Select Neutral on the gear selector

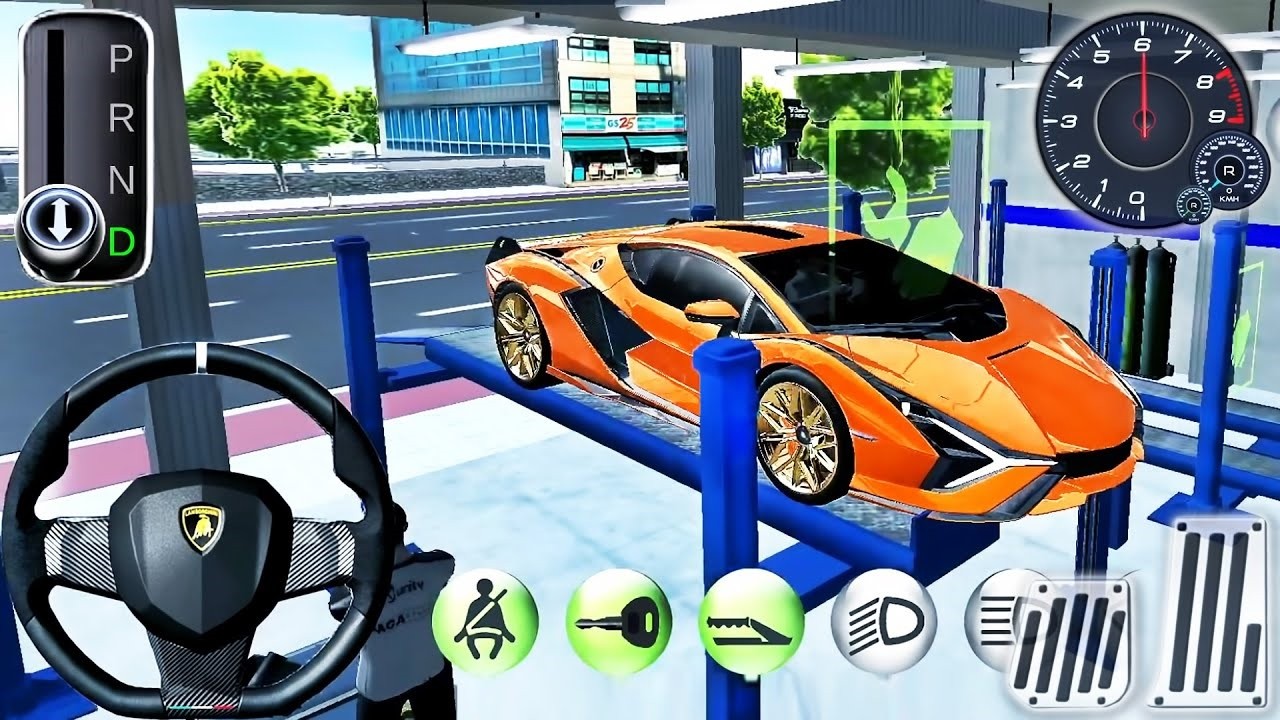tap(120, 178)
